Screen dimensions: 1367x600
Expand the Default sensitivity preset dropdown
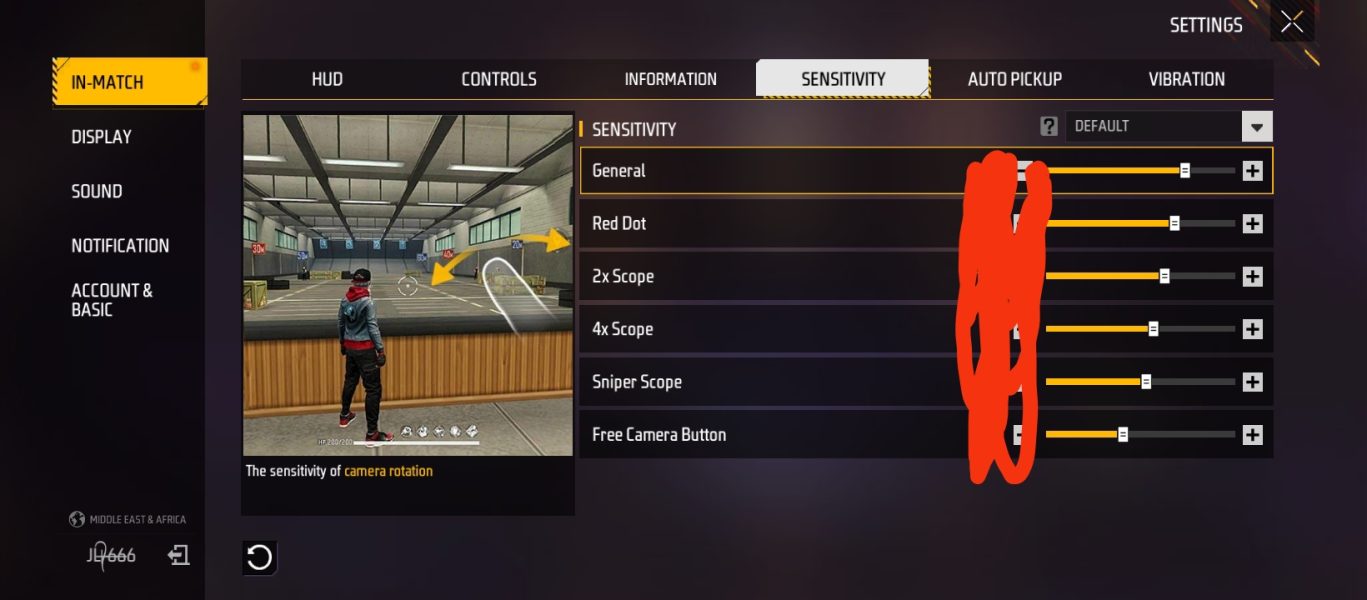(x=1257, y=127)
